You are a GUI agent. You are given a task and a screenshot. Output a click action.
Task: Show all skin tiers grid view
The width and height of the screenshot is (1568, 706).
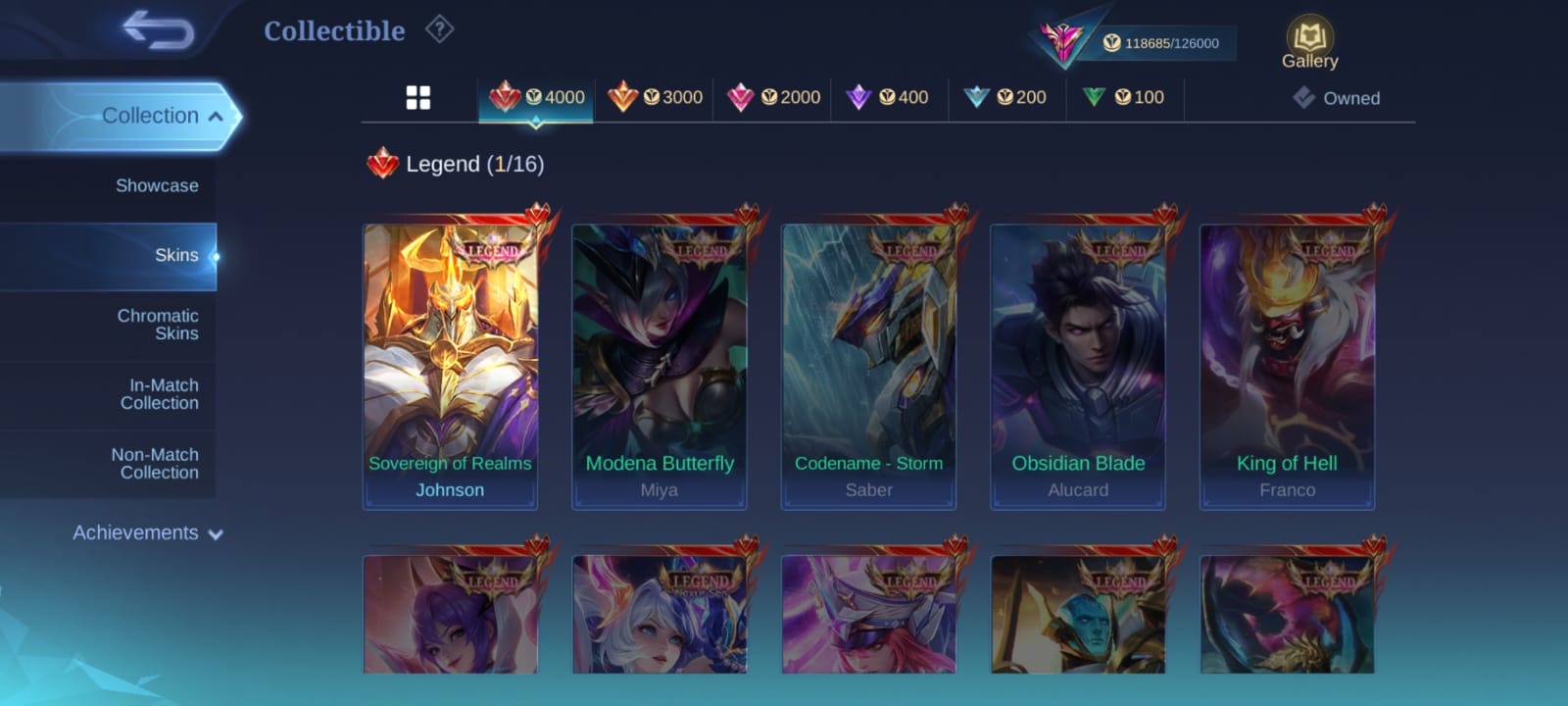click(418, 97)
